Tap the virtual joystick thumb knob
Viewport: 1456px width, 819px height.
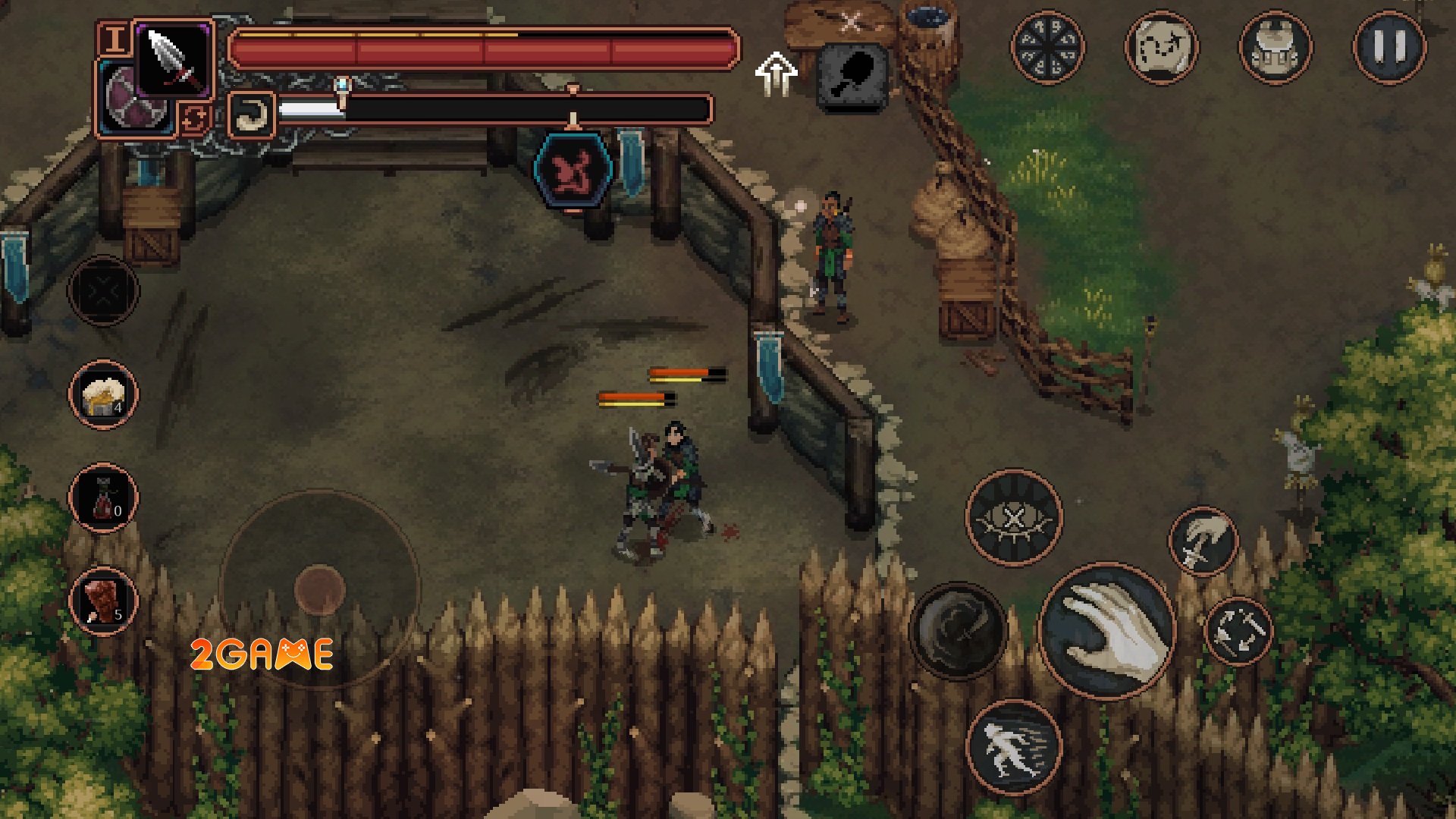click(319, 589)
